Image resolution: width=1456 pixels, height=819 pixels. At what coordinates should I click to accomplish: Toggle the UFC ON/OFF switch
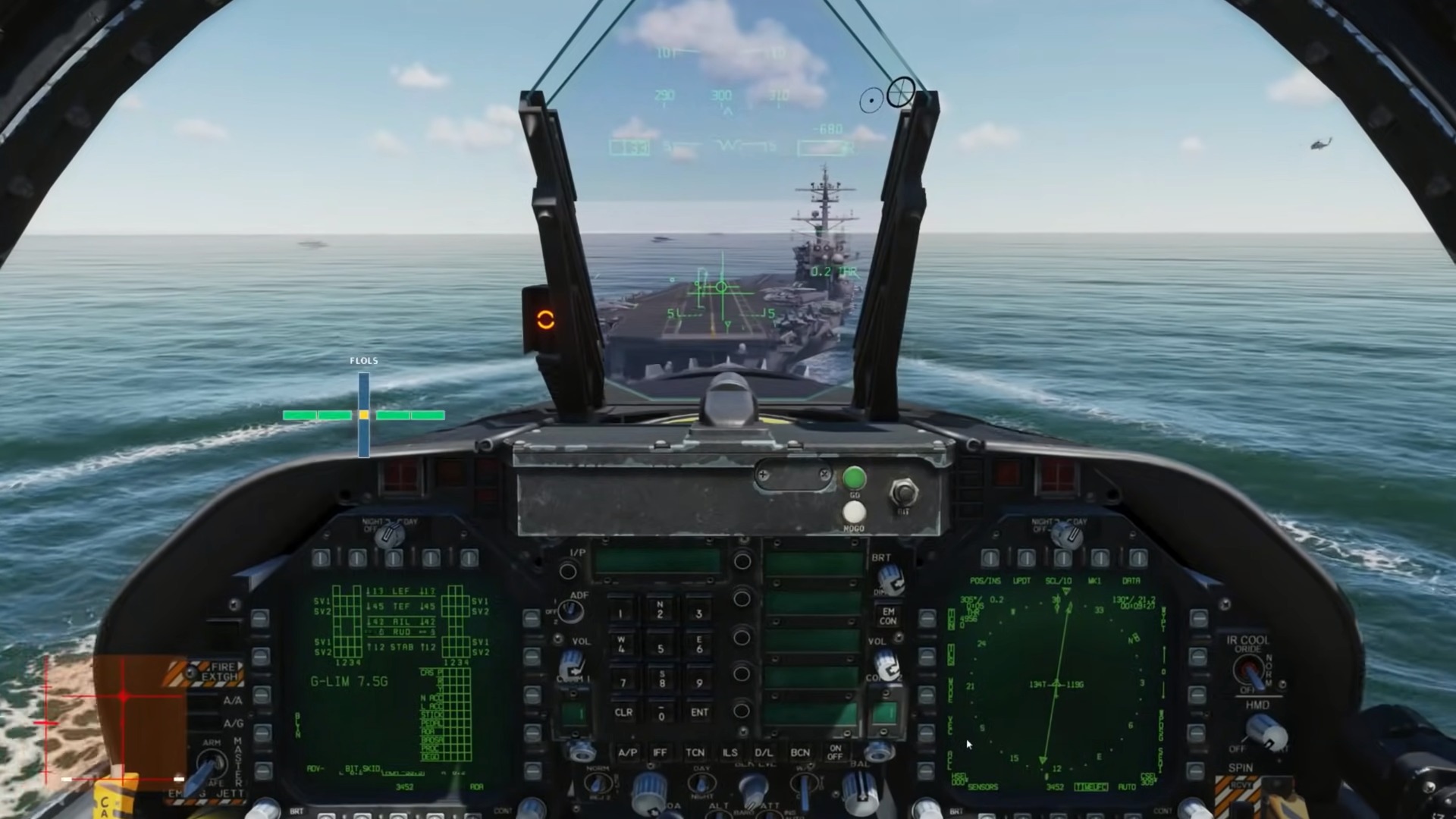click(835, 752)
